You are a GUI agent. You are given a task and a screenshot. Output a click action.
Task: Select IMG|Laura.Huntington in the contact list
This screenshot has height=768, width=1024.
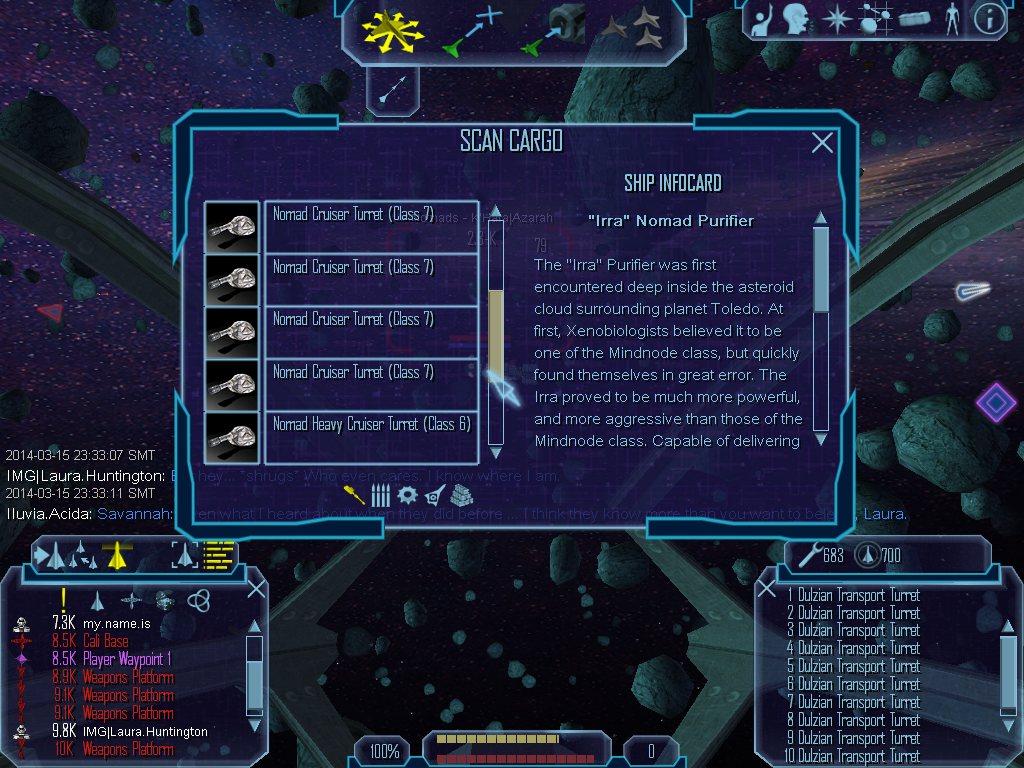click(145, 731)
